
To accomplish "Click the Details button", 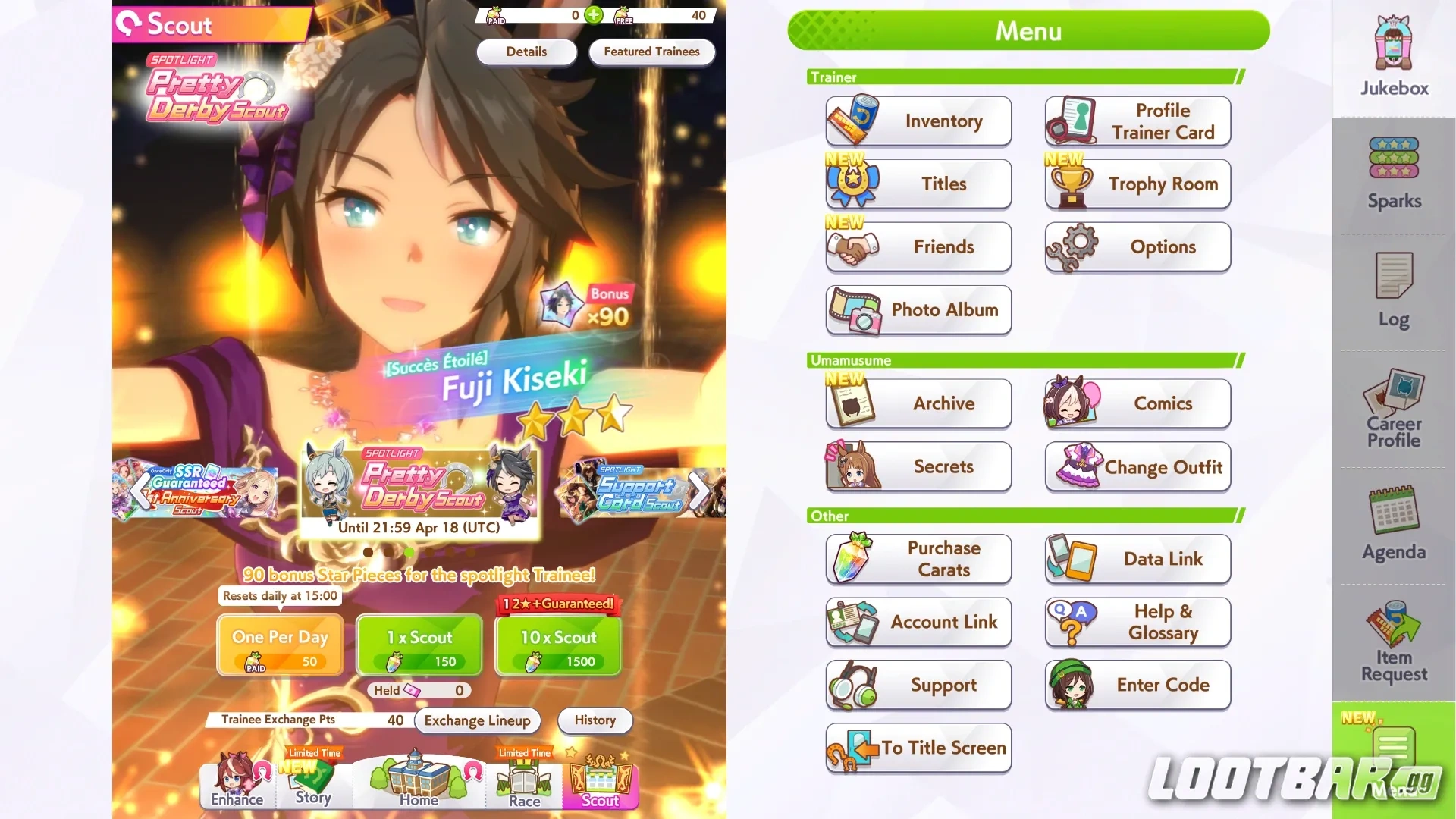I will click(x=526, y=52).
